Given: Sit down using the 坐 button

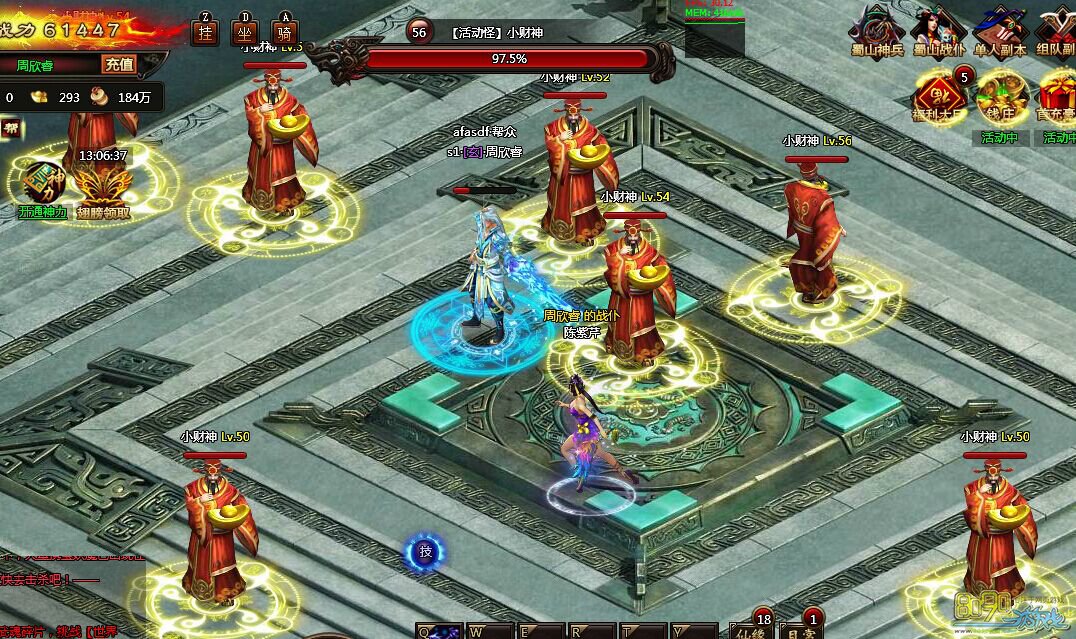Looking at the screenshot, I should tap(245, 33).
